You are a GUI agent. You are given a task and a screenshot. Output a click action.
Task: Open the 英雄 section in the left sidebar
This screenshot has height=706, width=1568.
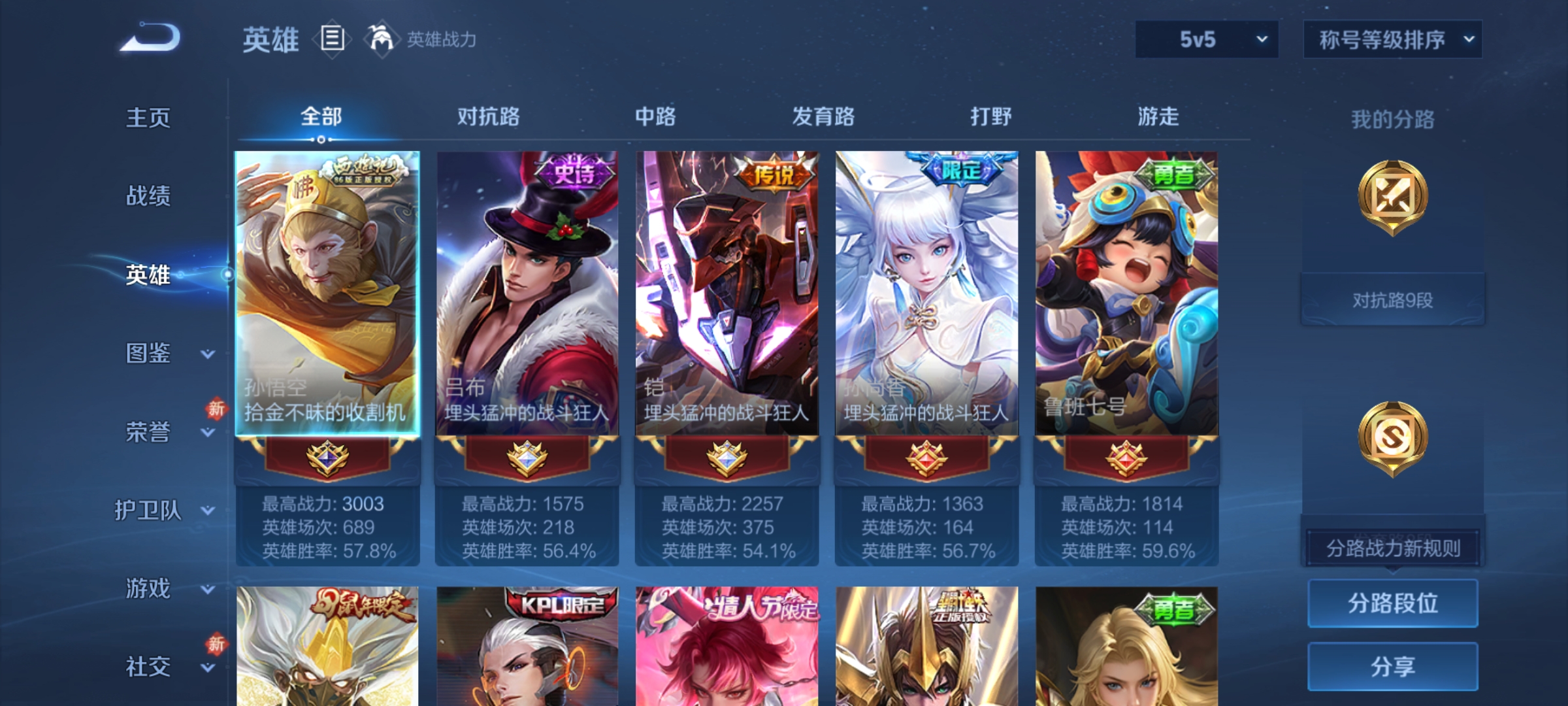pos(148,276)
